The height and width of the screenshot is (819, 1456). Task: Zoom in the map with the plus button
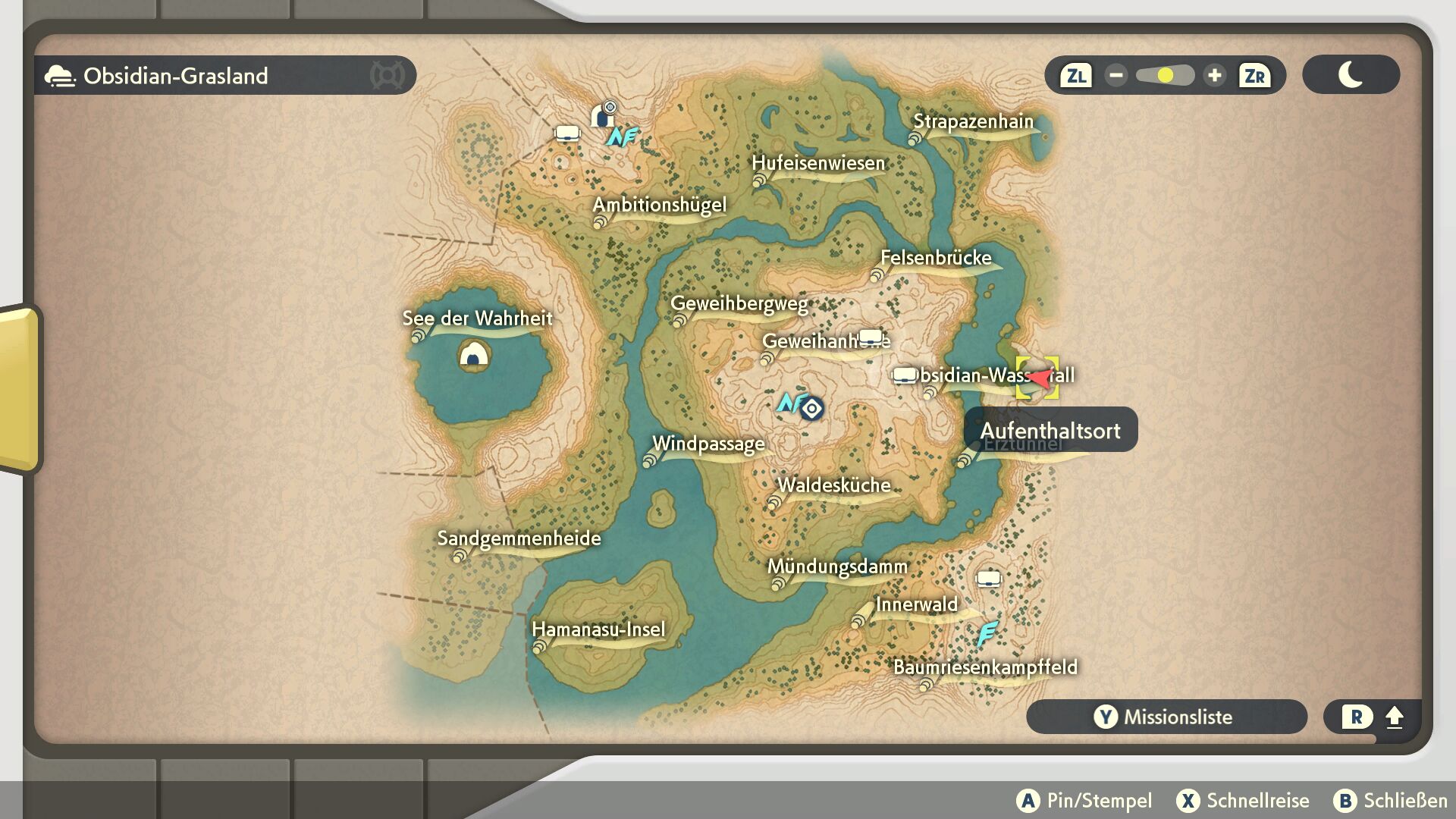pos(1214,76)
